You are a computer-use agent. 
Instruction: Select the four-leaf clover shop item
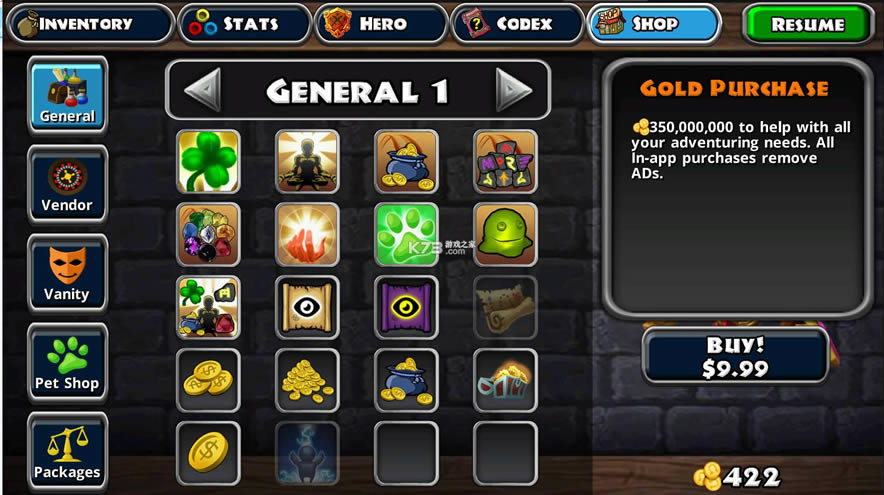[x=208, y=161]
